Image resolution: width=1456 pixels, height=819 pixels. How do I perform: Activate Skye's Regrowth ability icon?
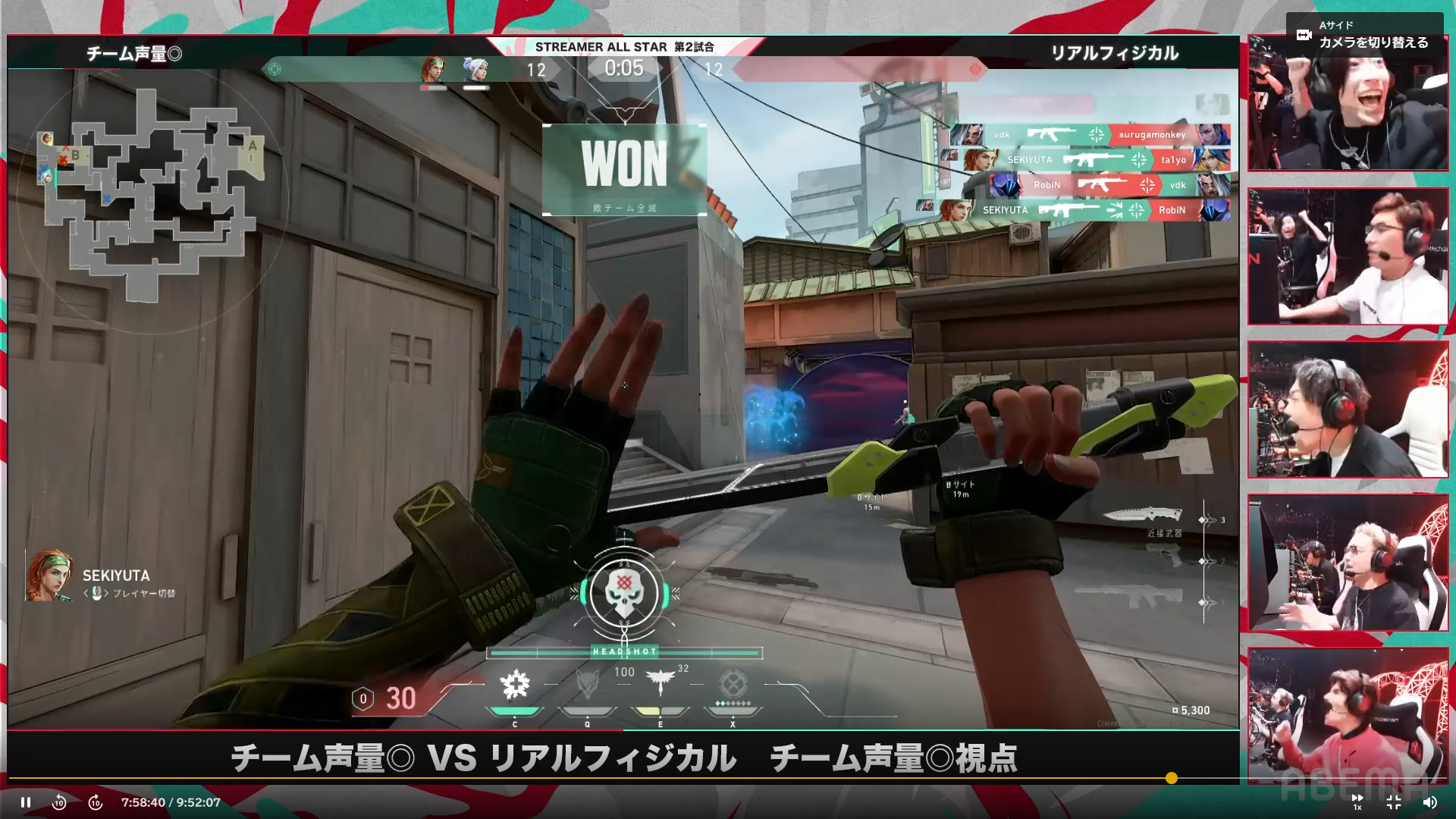[x=515, y=686]
